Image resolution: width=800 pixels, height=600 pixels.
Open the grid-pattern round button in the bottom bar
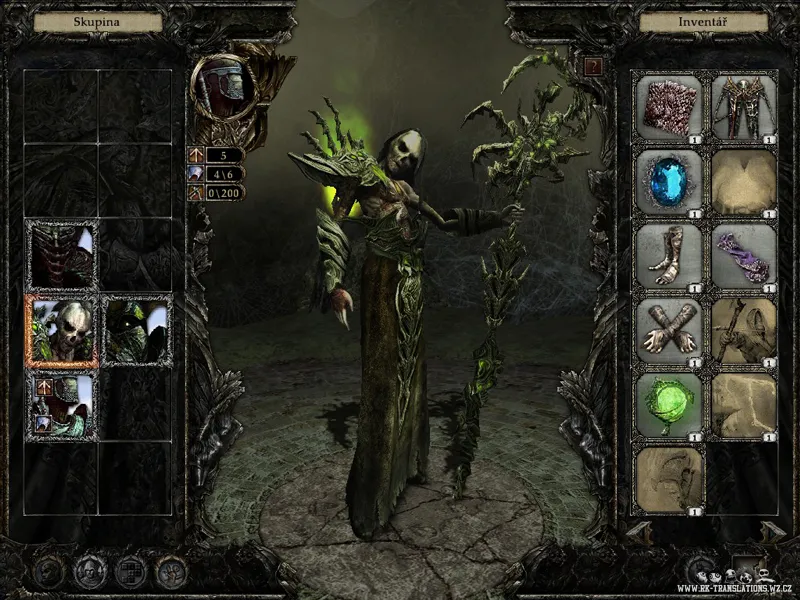[130, 572]
